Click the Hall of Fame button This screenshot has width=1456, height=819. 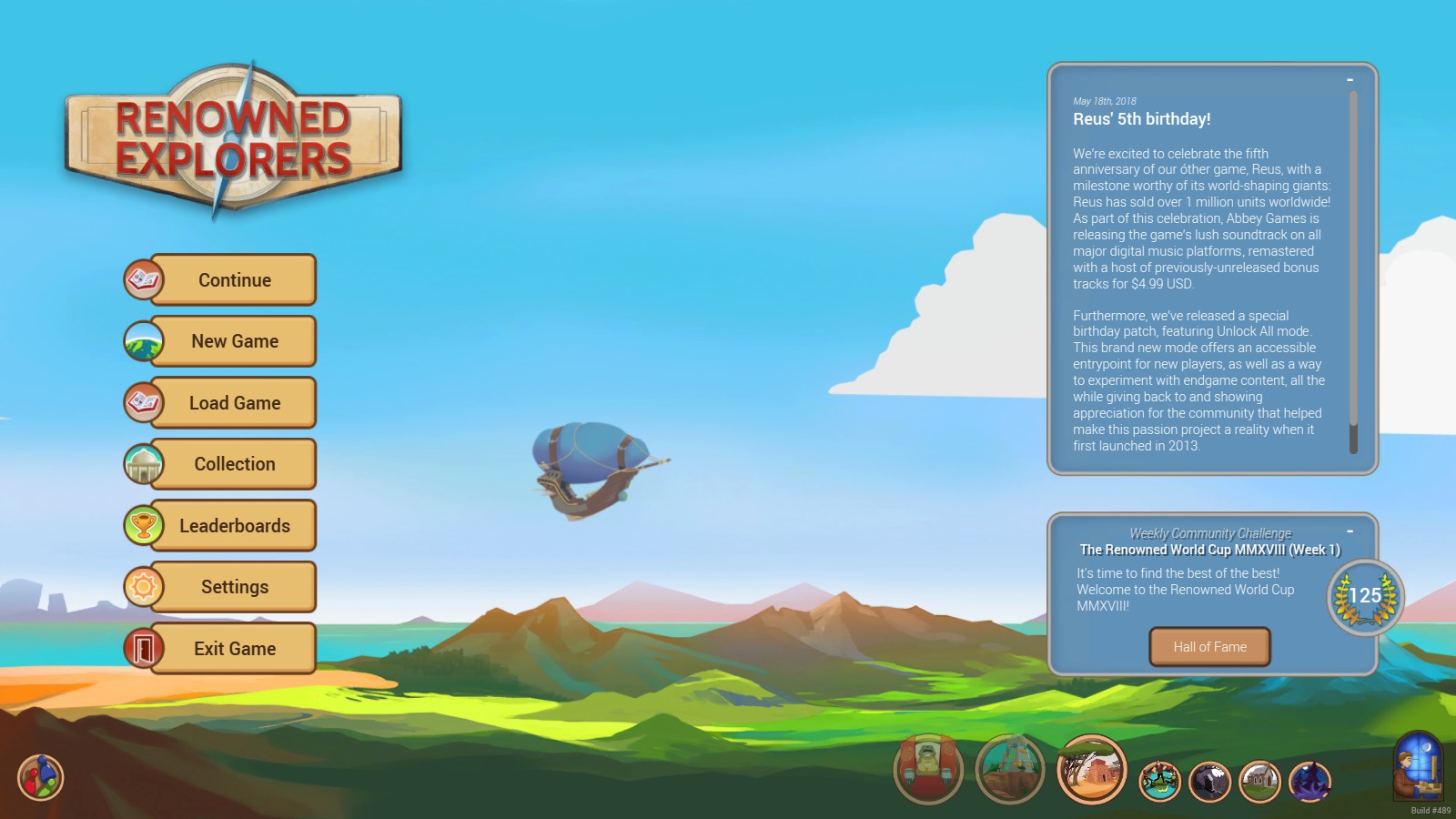[x=1209, y=647]
